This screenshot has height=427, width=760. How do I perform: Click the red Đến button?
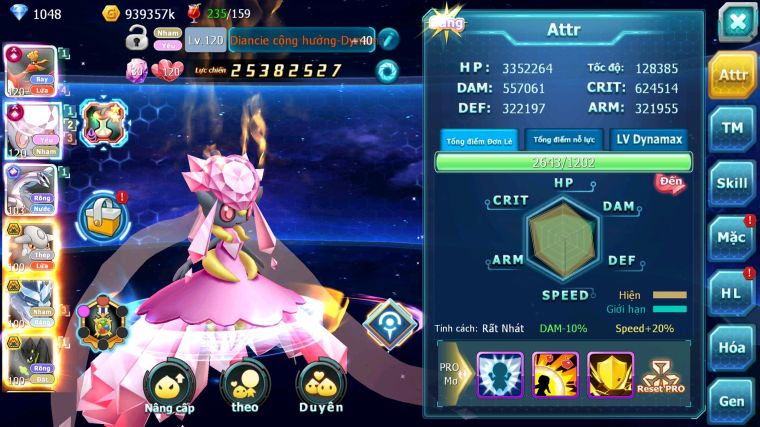click(669, 182)
